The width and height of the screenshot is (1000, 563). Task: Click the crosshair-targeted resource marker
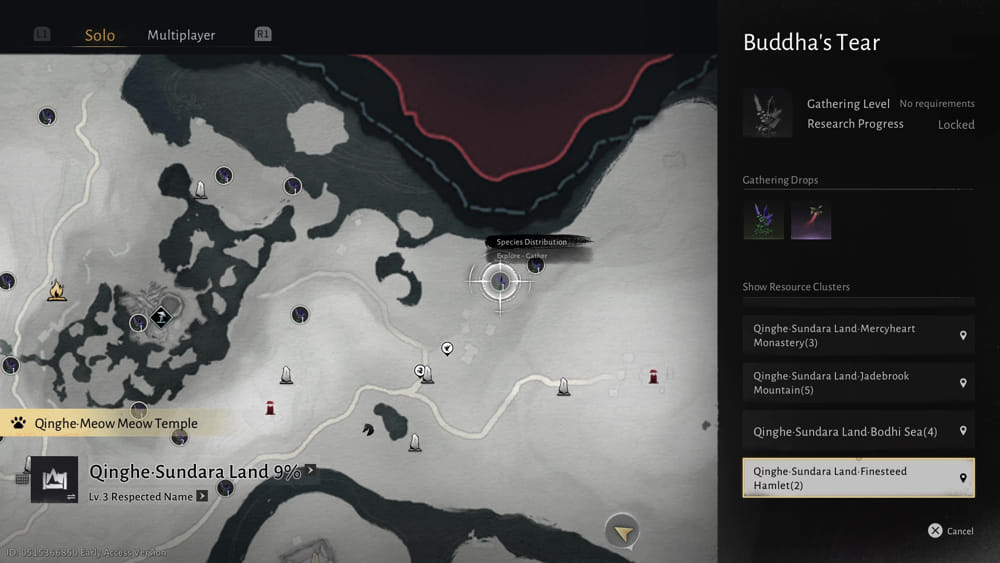[500, 281]
